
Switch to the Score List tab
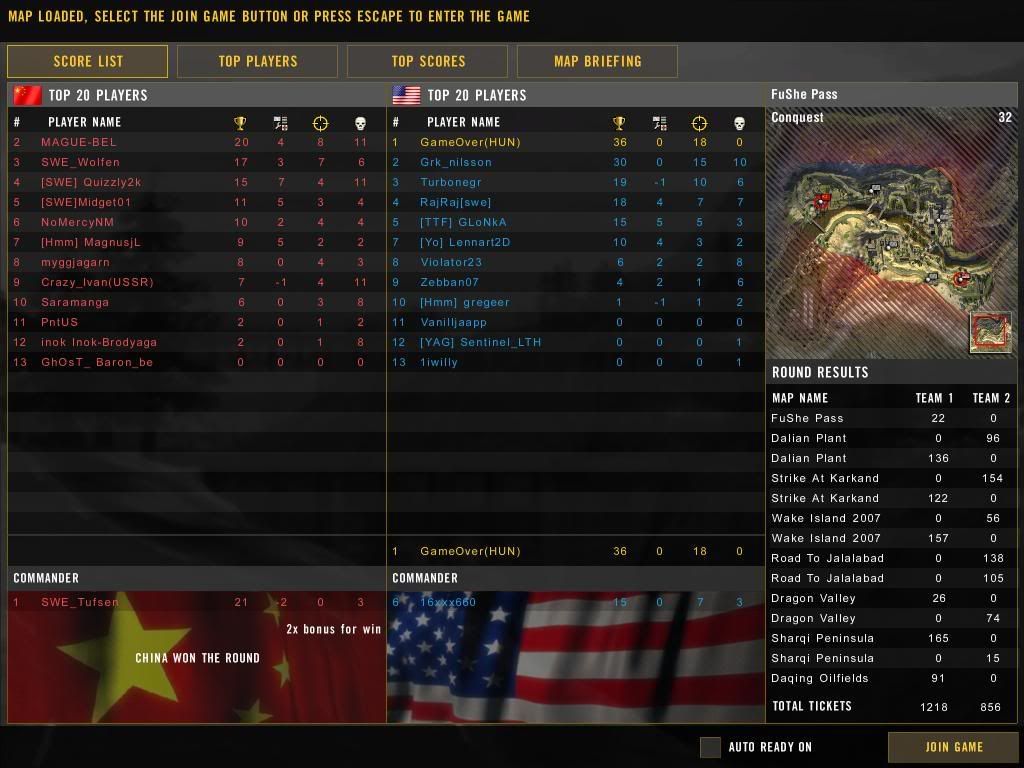(x=88, y=61)
